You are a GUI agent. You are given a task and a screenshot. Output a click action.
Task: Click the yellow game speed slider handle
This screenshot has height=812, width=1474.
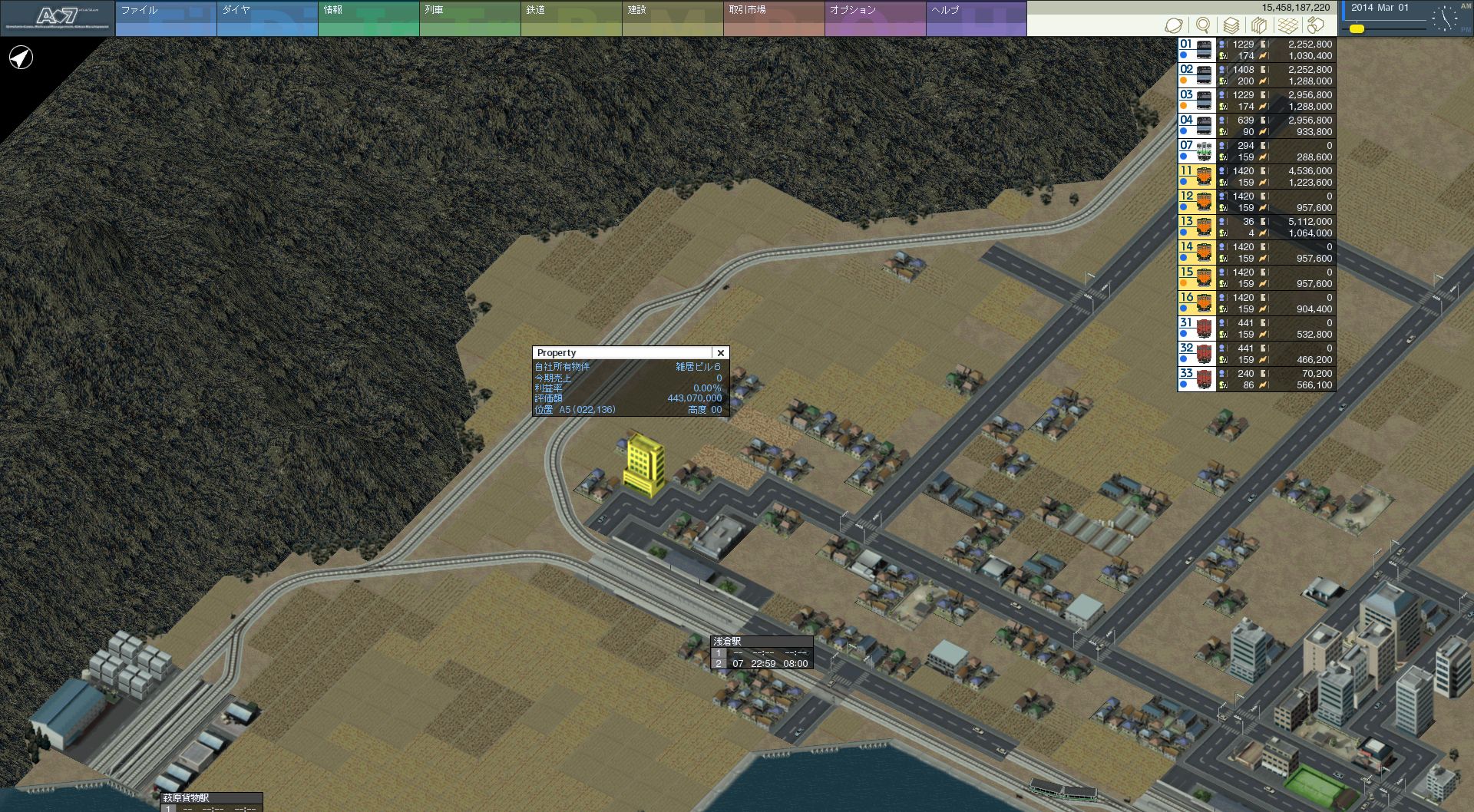[x=1357, y=29]
